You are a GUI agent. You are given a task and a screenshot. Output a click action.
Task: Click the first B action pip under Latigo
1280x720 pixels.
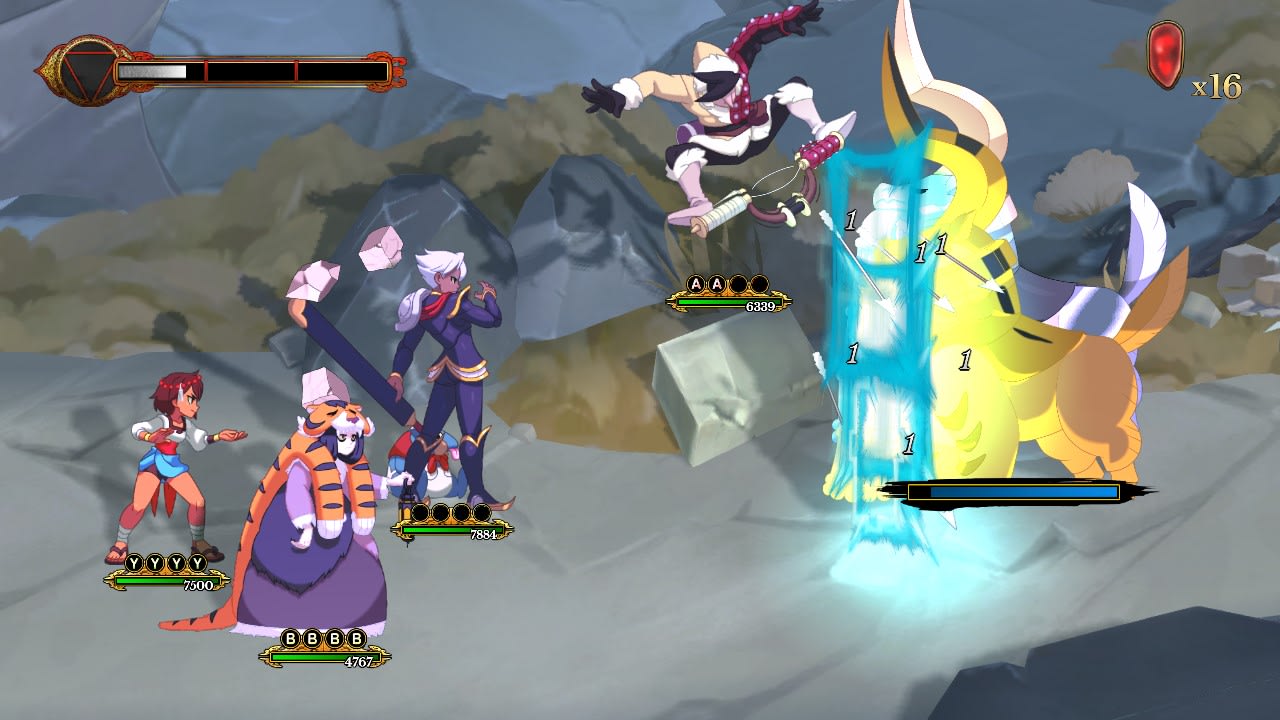coord(290,639)
